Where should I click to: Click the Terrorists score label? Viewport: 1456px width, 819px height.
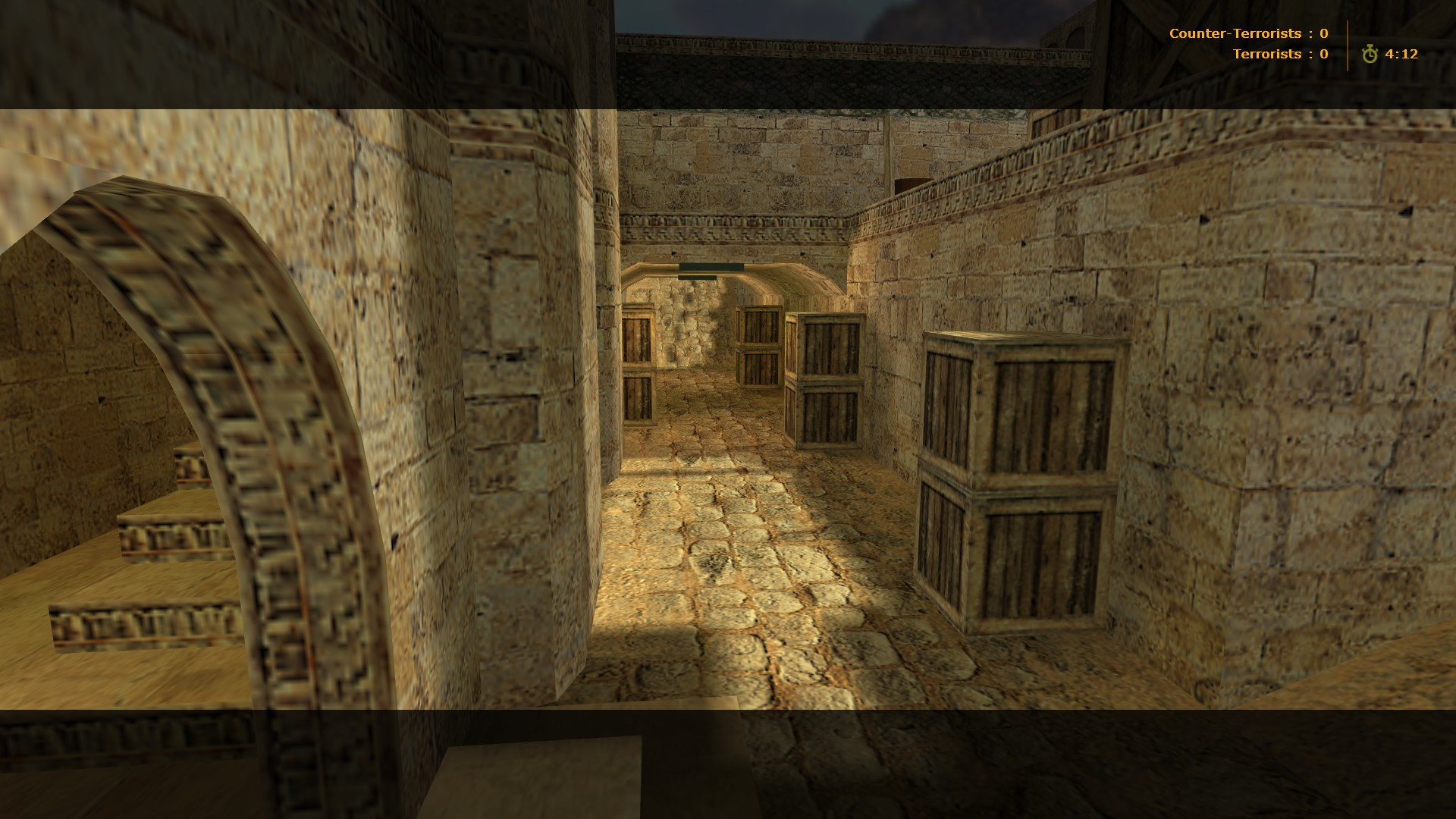(x=1267, y=53)
